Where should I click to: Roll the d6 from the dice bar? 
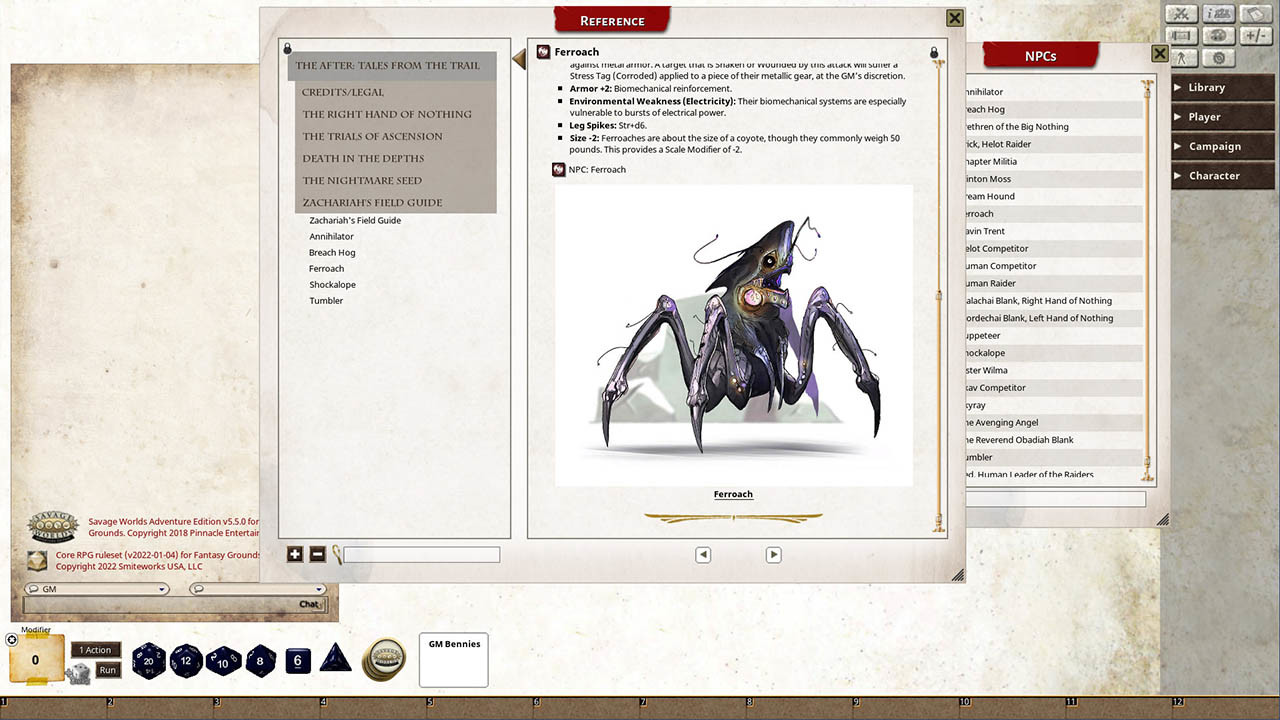click(x=297, y=660)
